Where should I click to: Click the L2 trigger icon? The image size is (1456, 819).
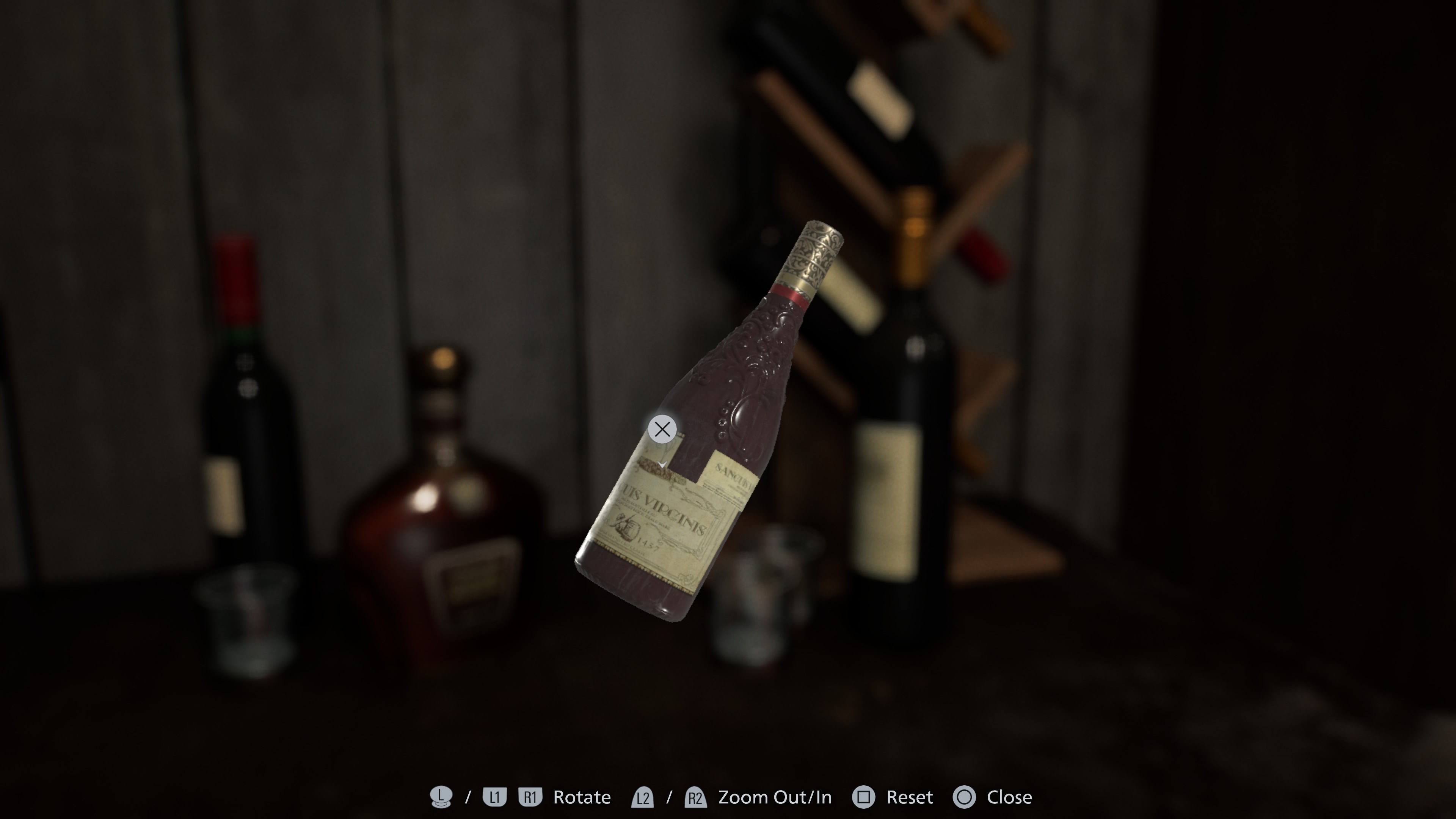click(x=644, y=797)
